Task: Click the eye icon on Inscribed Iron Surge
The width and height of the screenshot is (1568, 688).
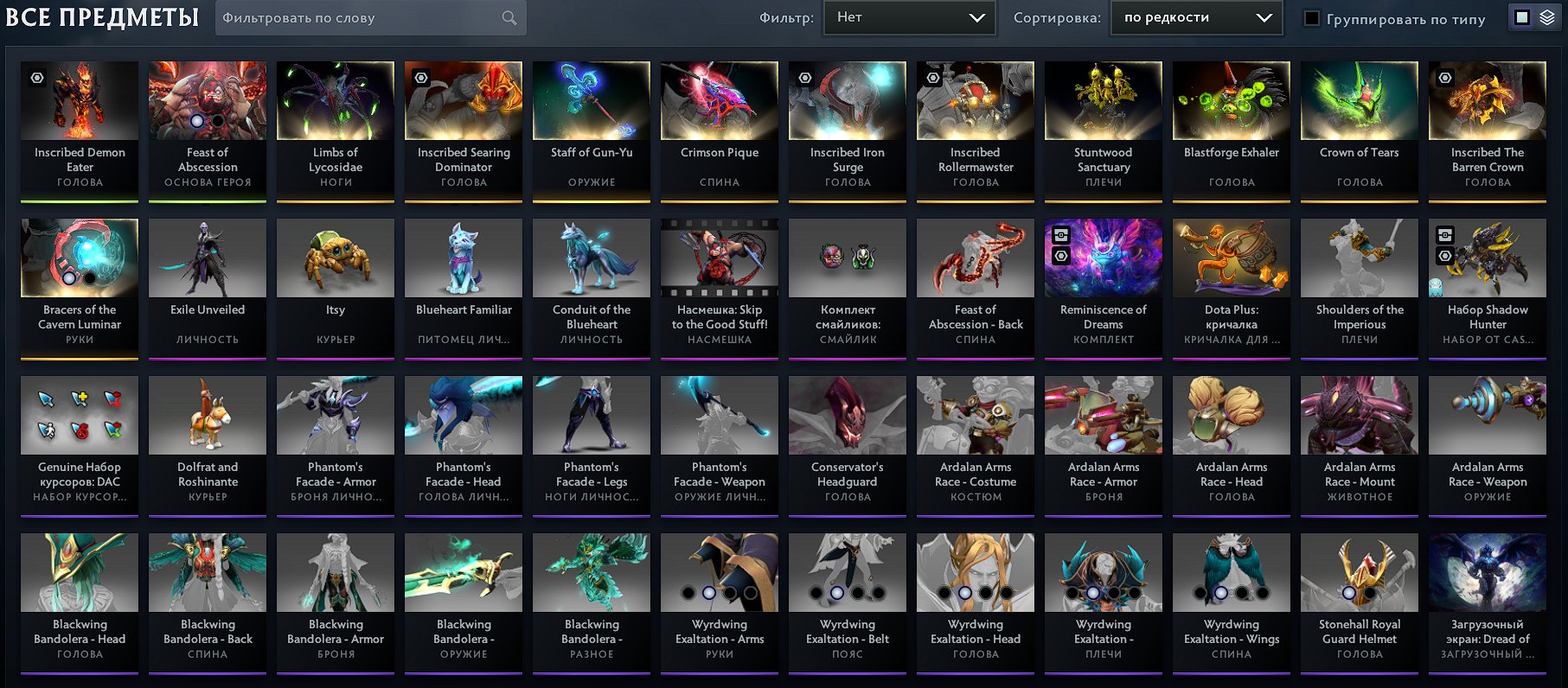Action: pyautogui.click(x=807, y=78)
